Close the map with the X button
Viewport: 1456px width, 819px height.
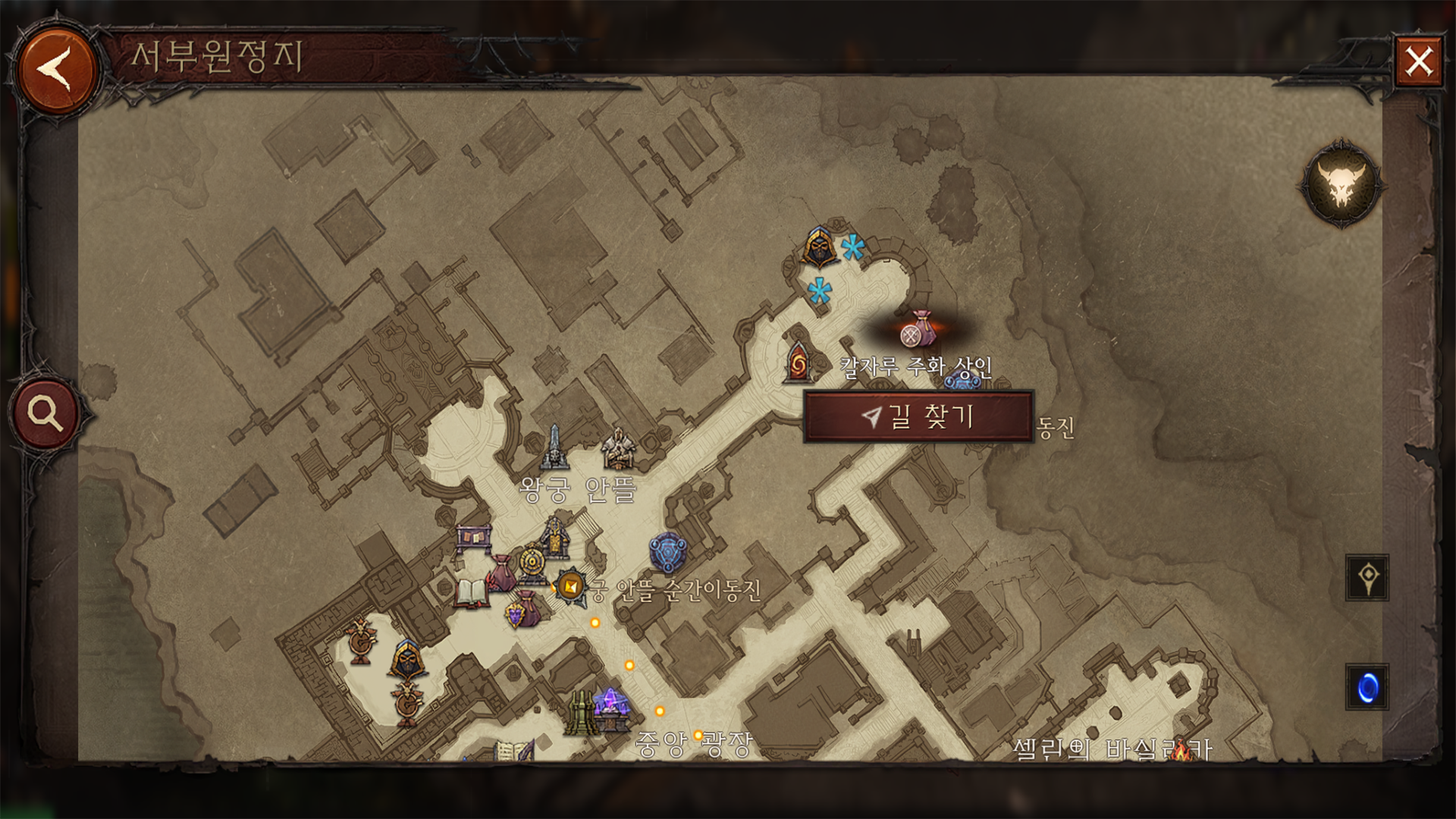tap(1418, 61)
